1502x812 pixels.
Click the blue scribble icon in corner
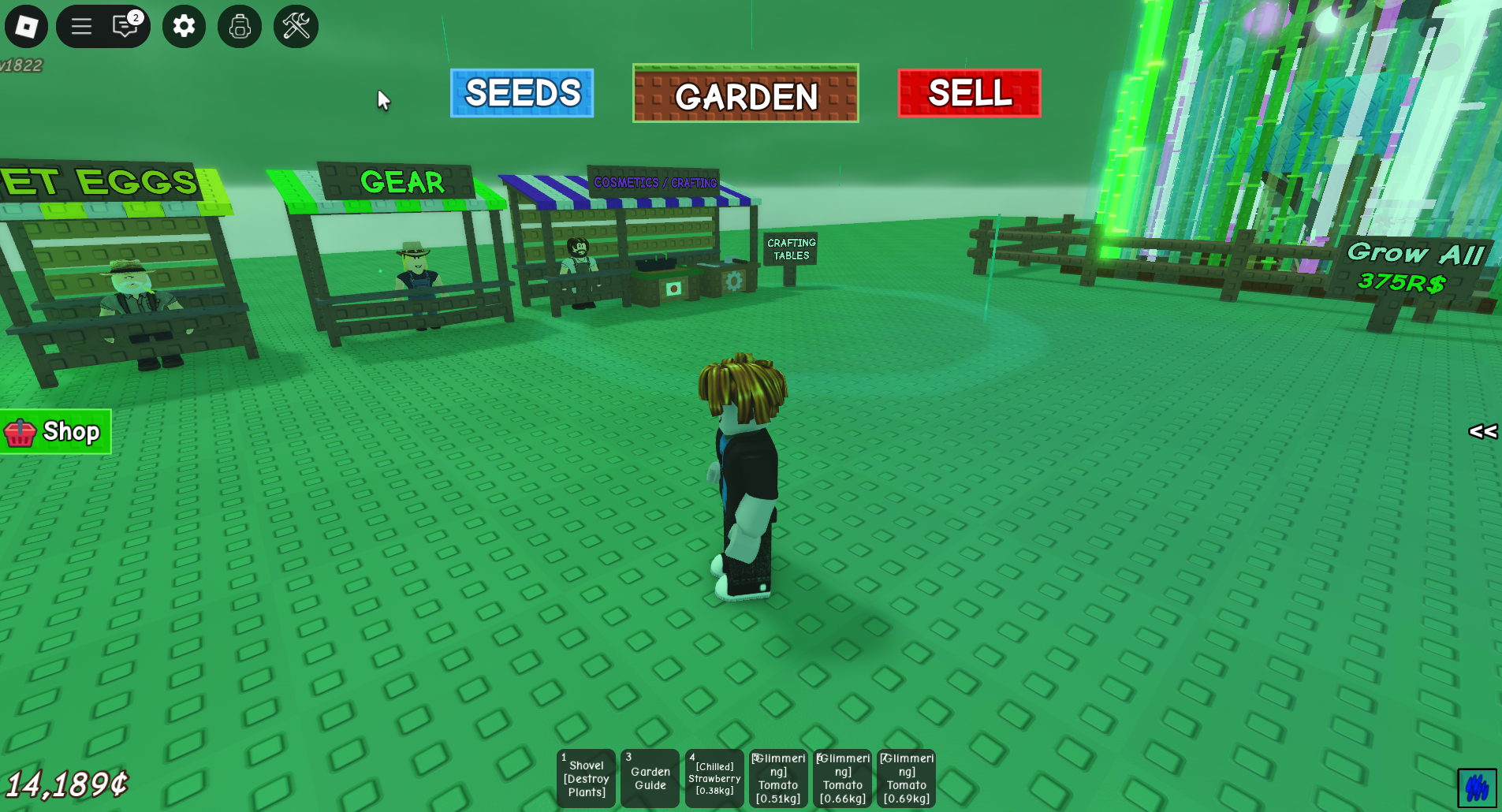(x=1477, y=788)
